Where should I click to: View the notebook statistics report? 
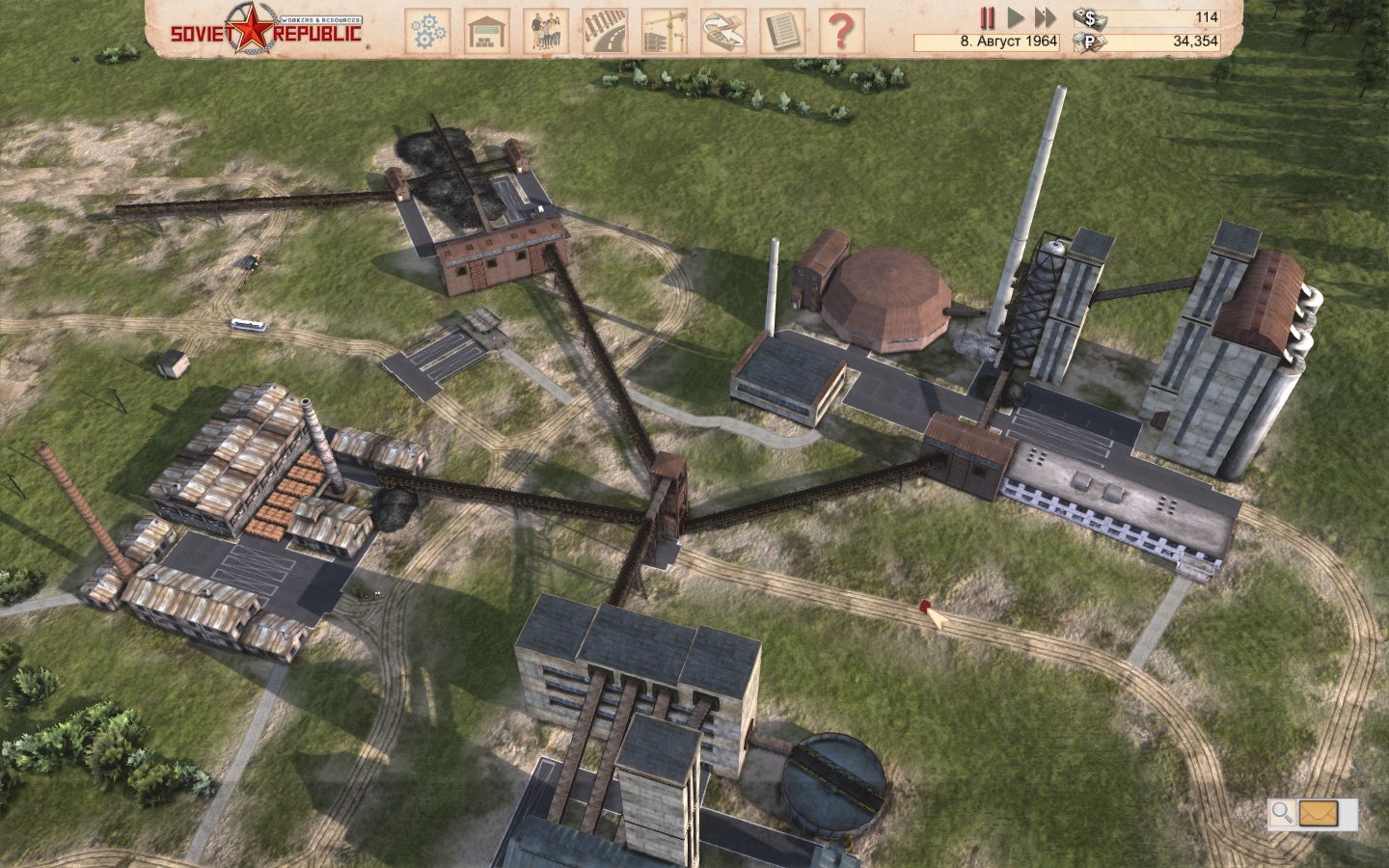781,30
